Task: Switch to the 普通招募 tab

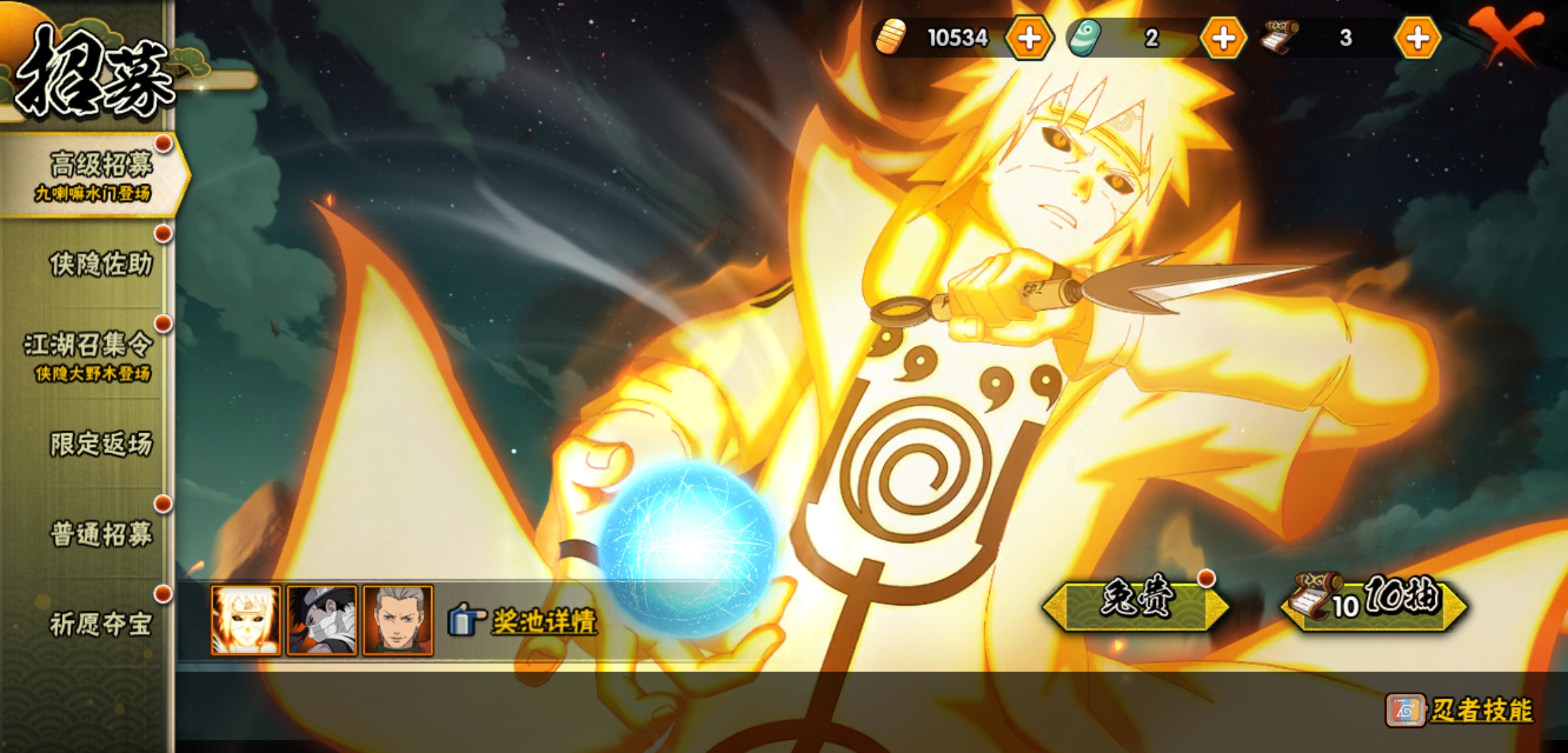Action: pos(100,535)
